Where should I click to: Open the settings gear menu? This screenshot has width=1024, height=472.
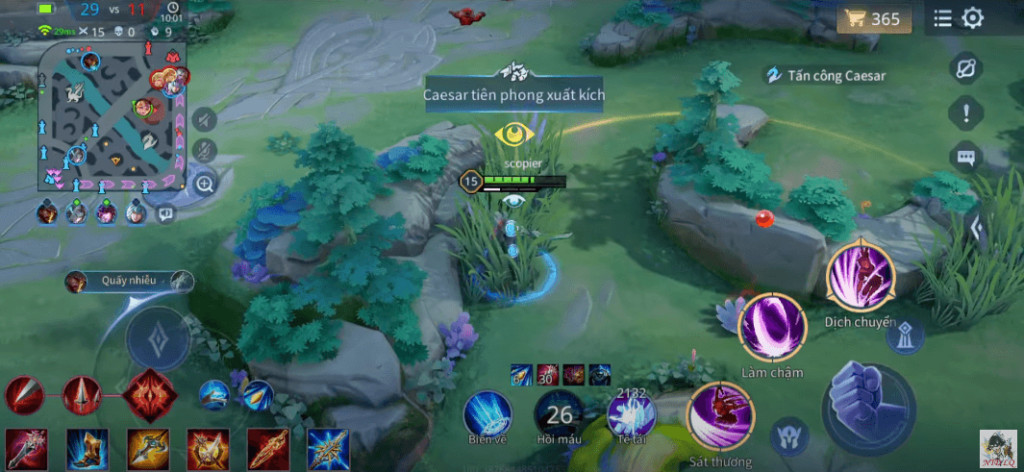click(x=972, y=19)
